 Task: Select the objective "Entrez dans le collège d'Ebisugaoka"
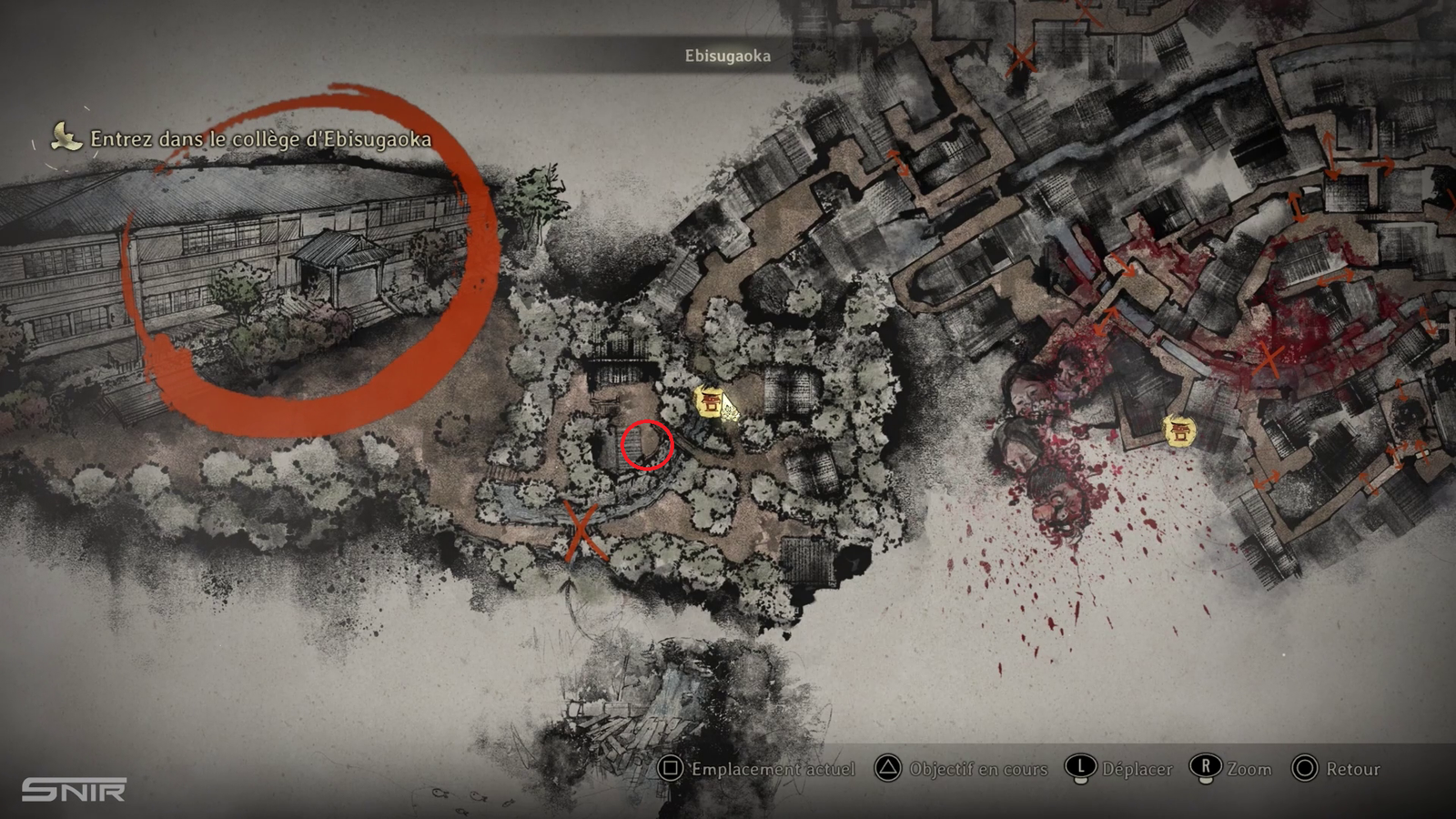(x=260, y=139)
